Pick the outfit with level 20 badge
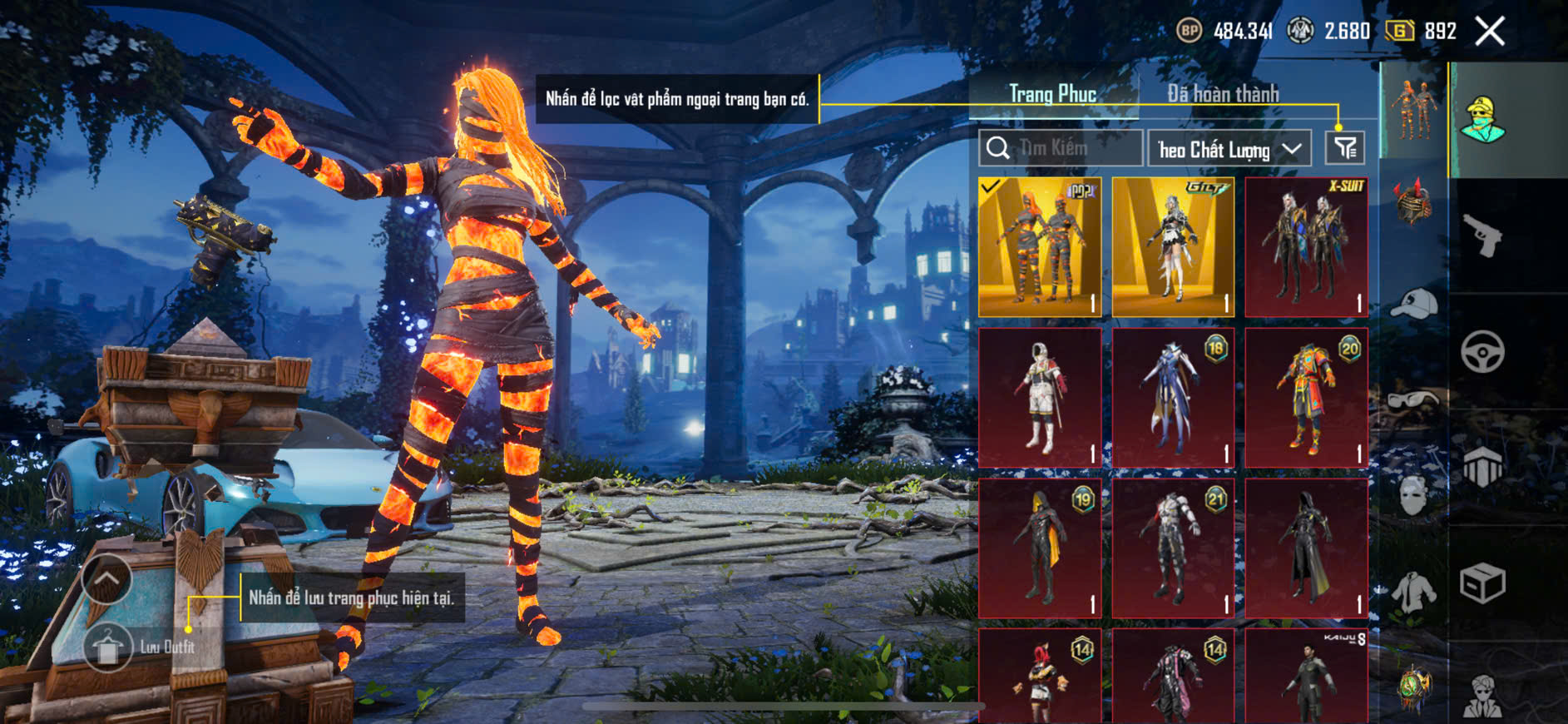1568x724 pixels. [x=1306, y=398]
